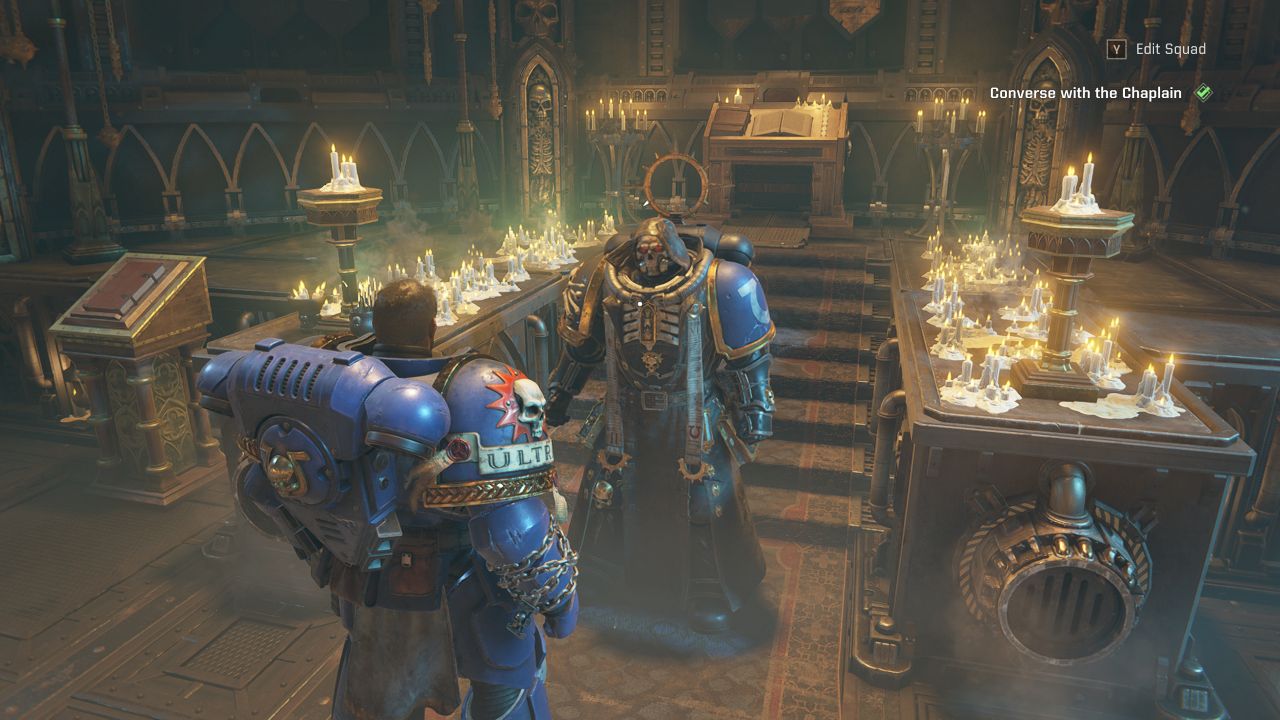Click the green objective completion checkmark

point(1204,93)
